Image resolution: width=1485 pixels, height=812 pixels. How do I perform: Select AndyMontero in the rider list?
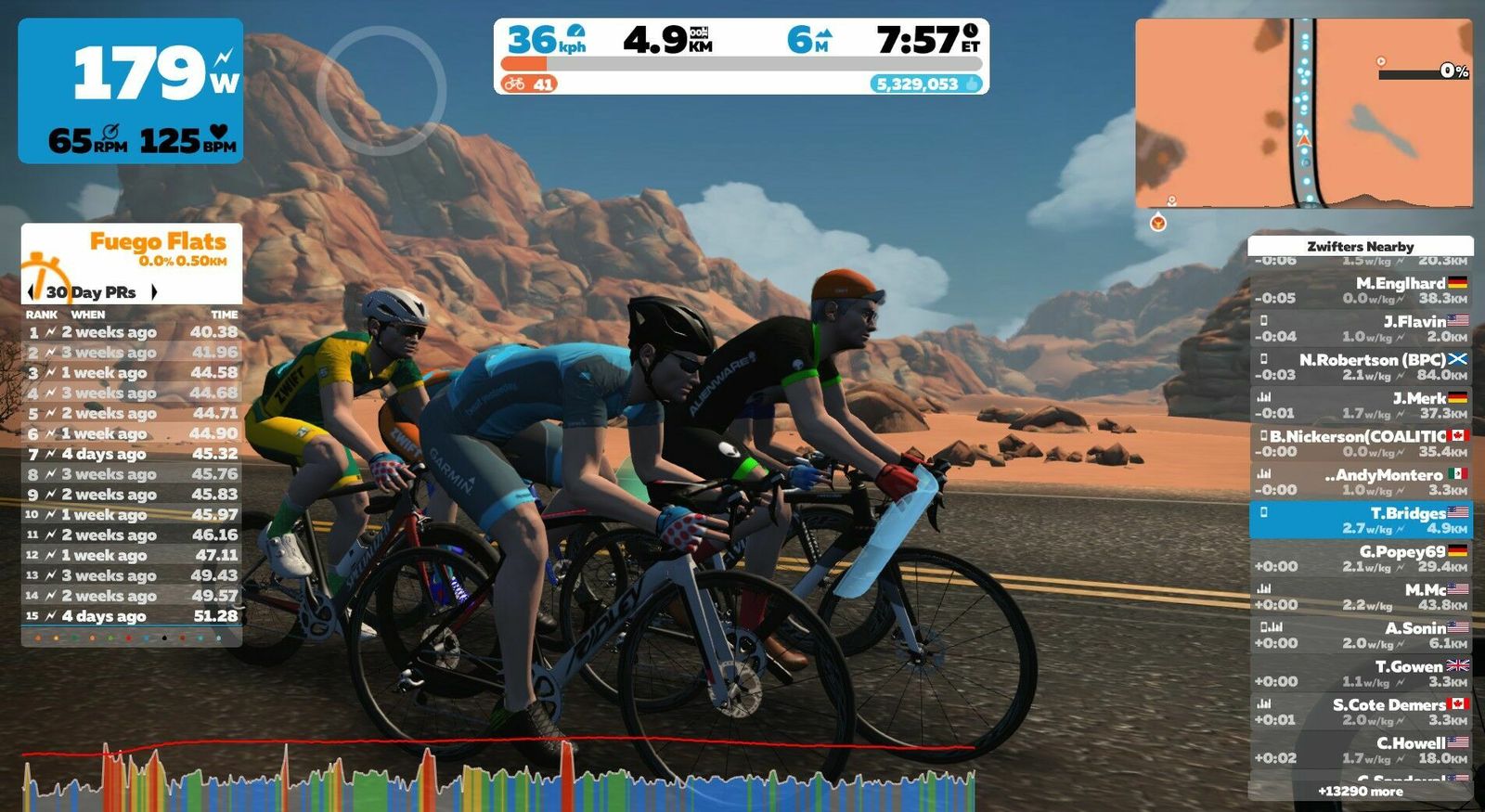(1360, 482)
